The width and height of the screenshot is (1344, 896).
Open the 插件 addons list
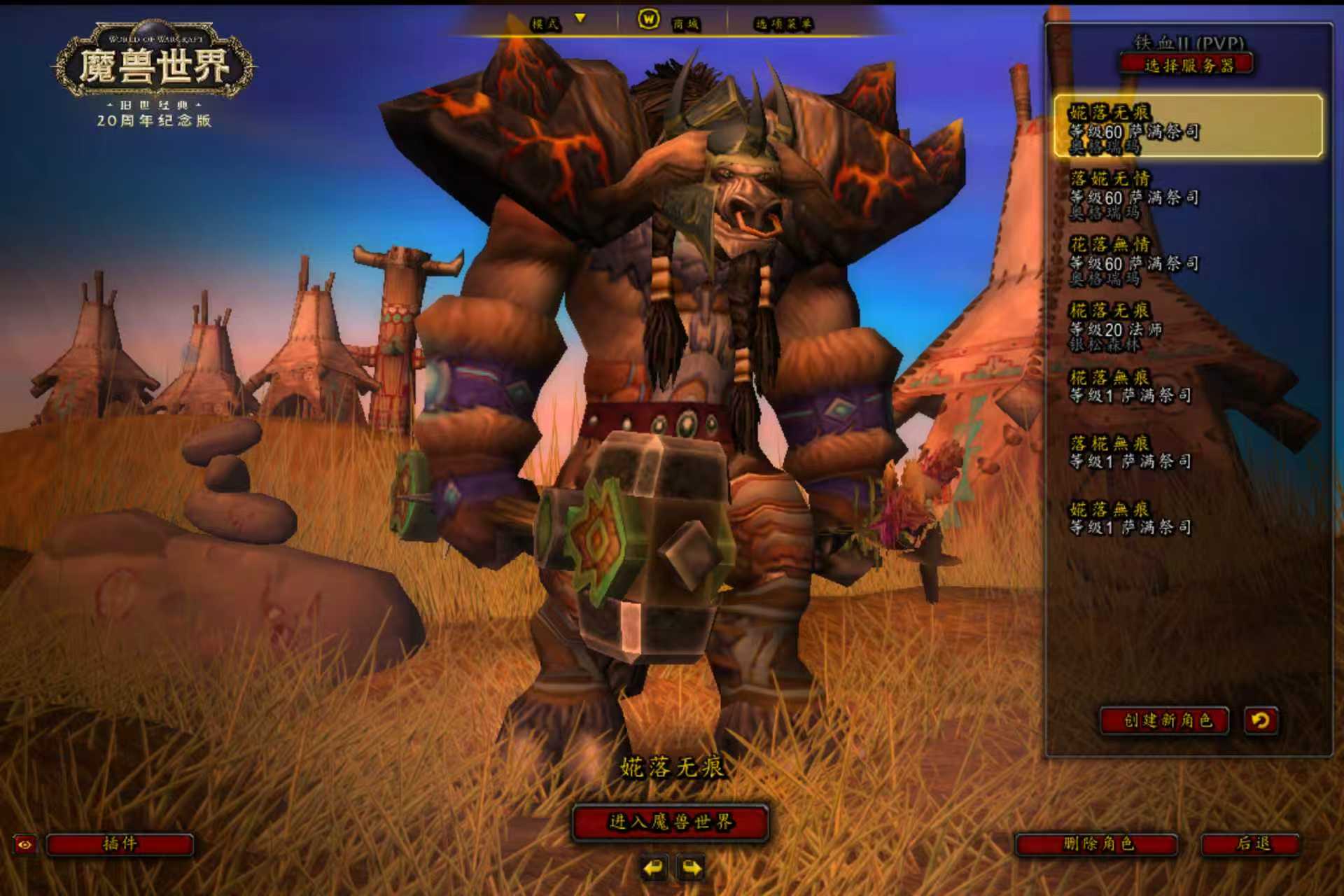coord(120,843)
